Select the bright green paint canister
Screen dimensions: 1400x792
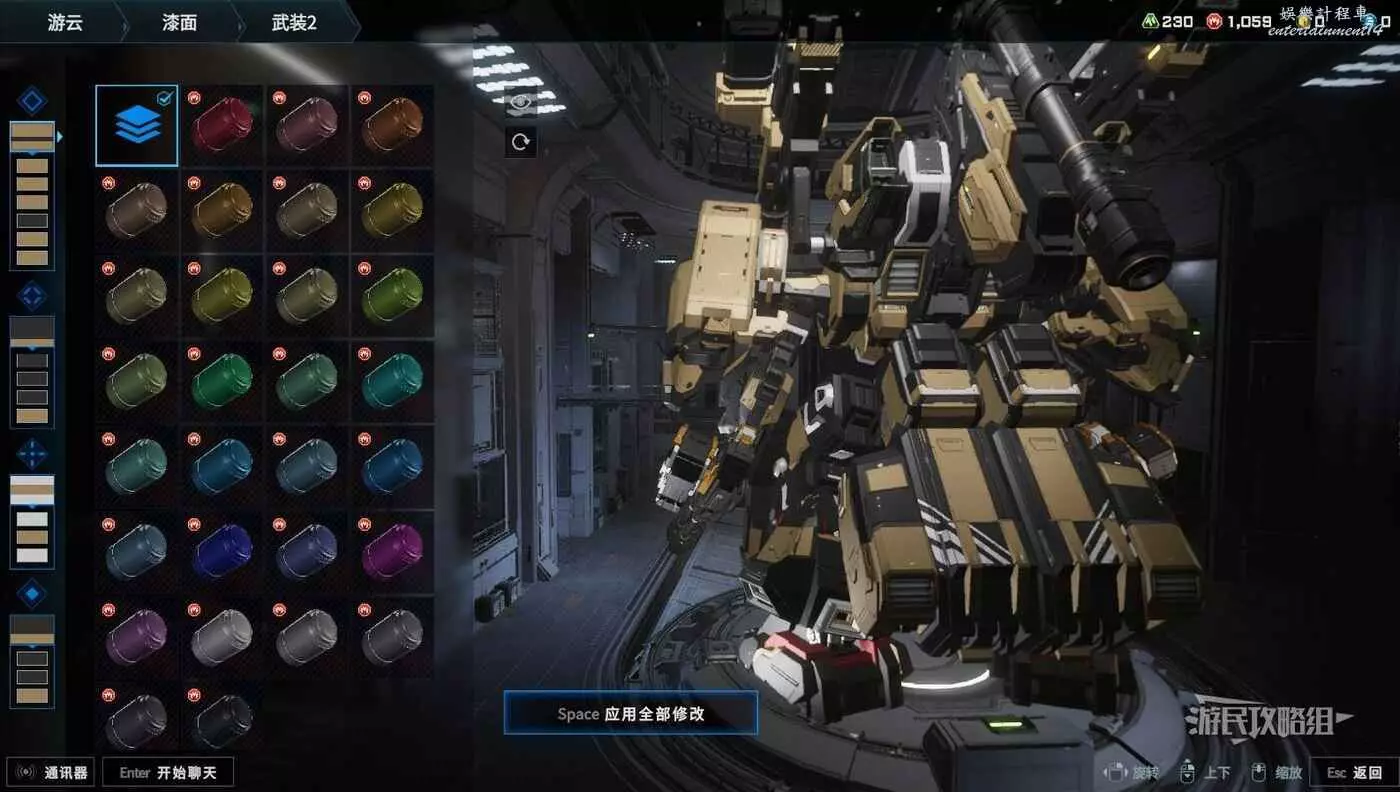pos(222,381)
